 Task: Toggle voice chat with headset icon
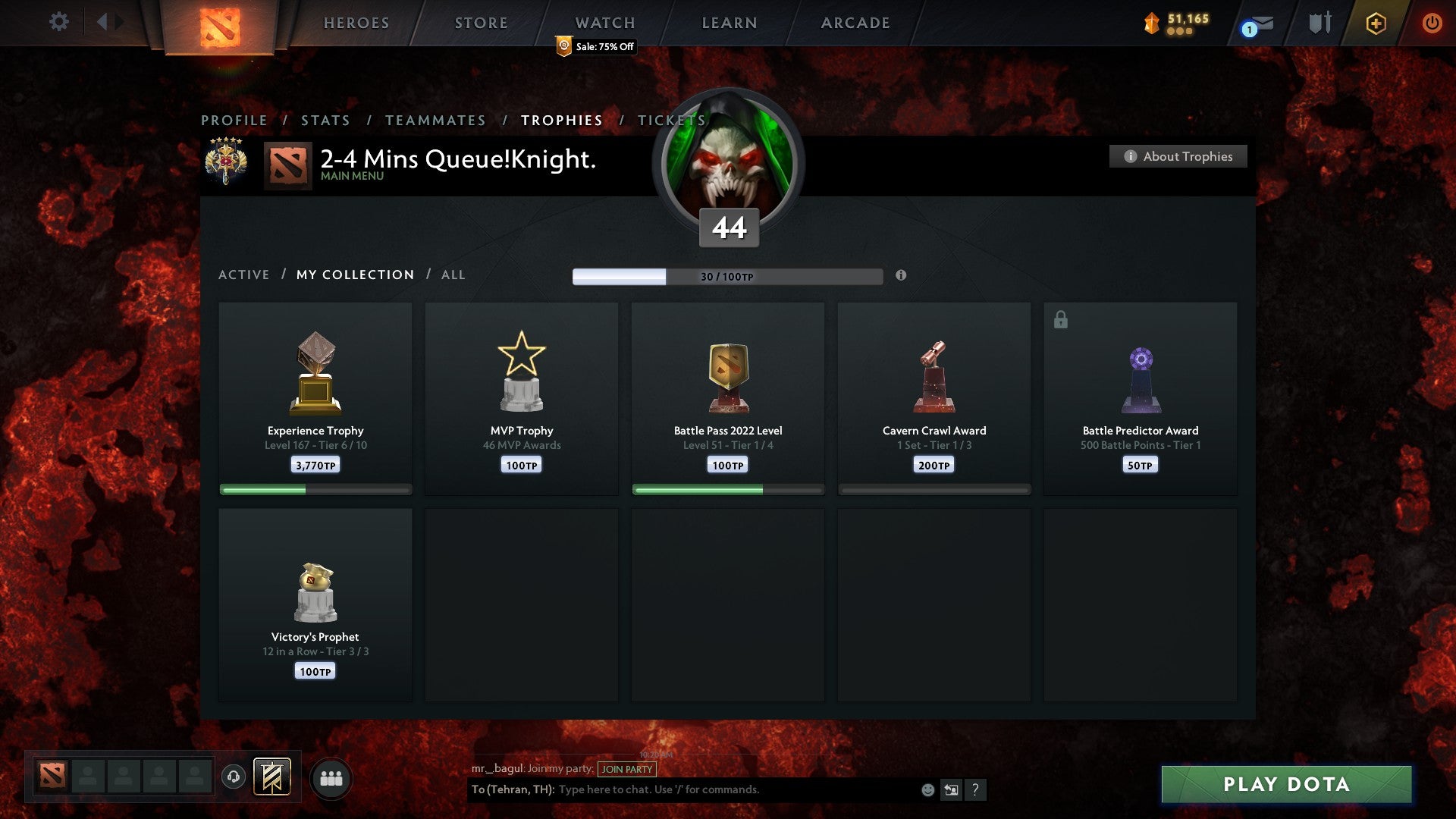(232, 777)
